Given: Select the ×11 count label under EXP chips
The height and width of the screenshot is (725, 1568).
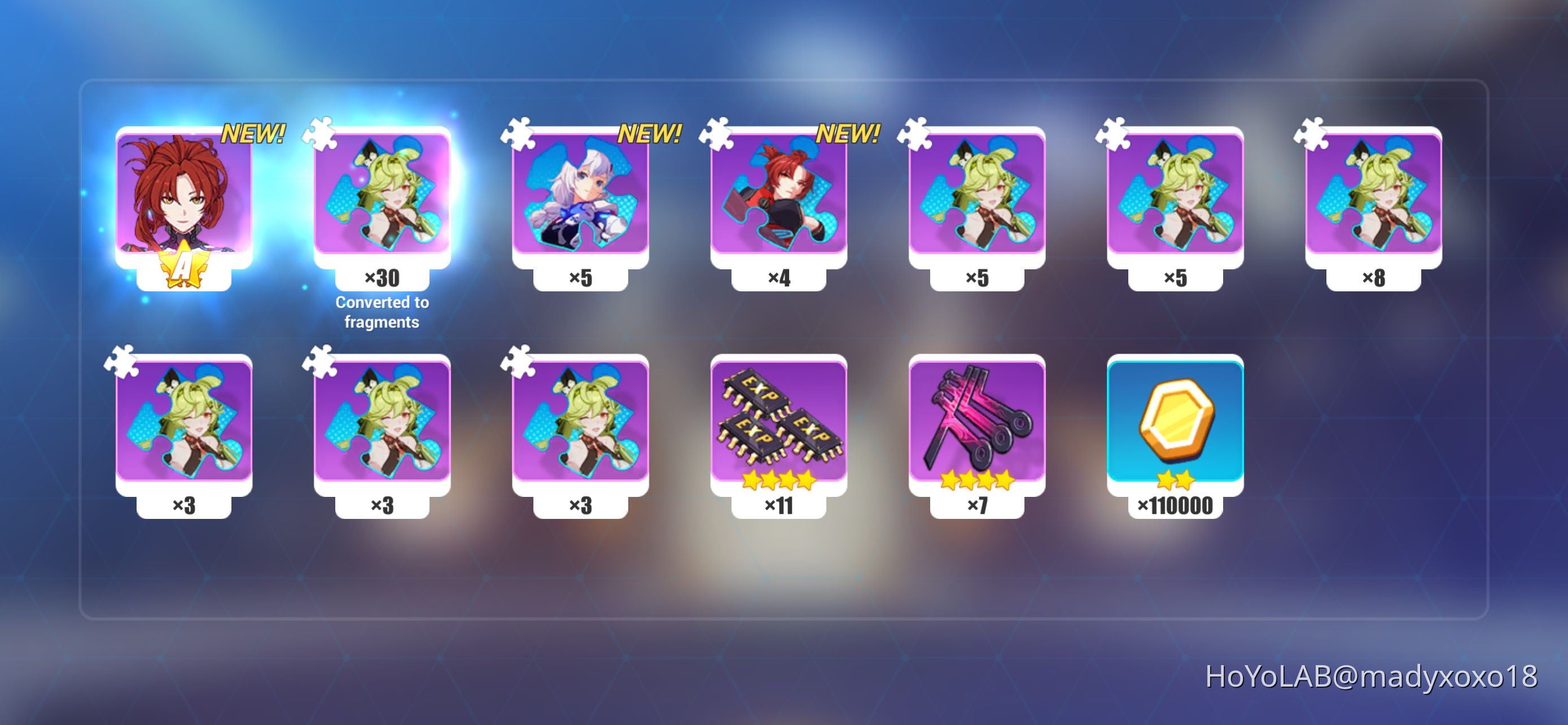Looking at the screenshot, I should pyautogui.click(x=781, y=504).
